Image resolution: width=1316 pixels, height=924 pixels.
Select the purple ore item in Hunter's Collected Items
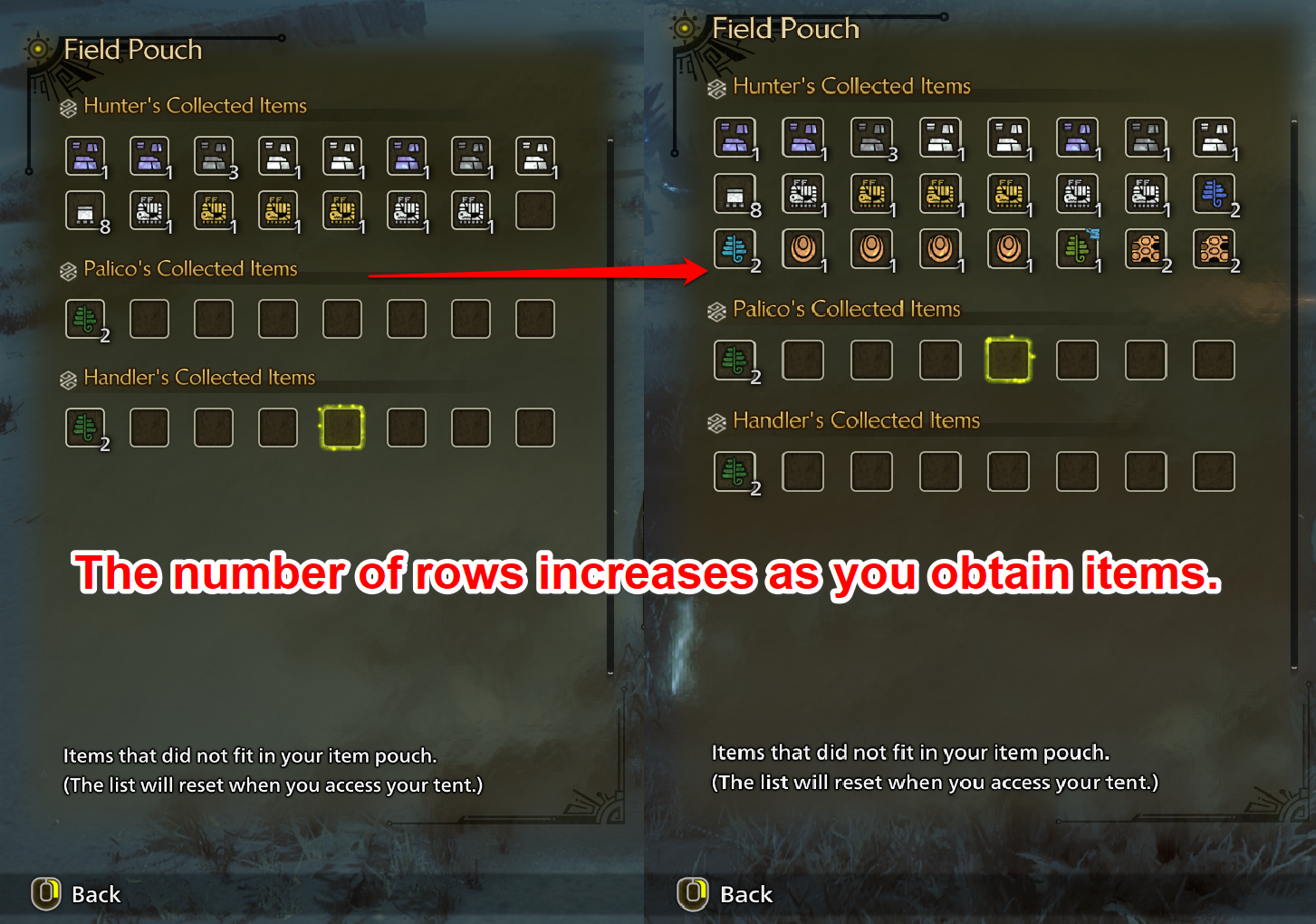click(x=85, y=154)
